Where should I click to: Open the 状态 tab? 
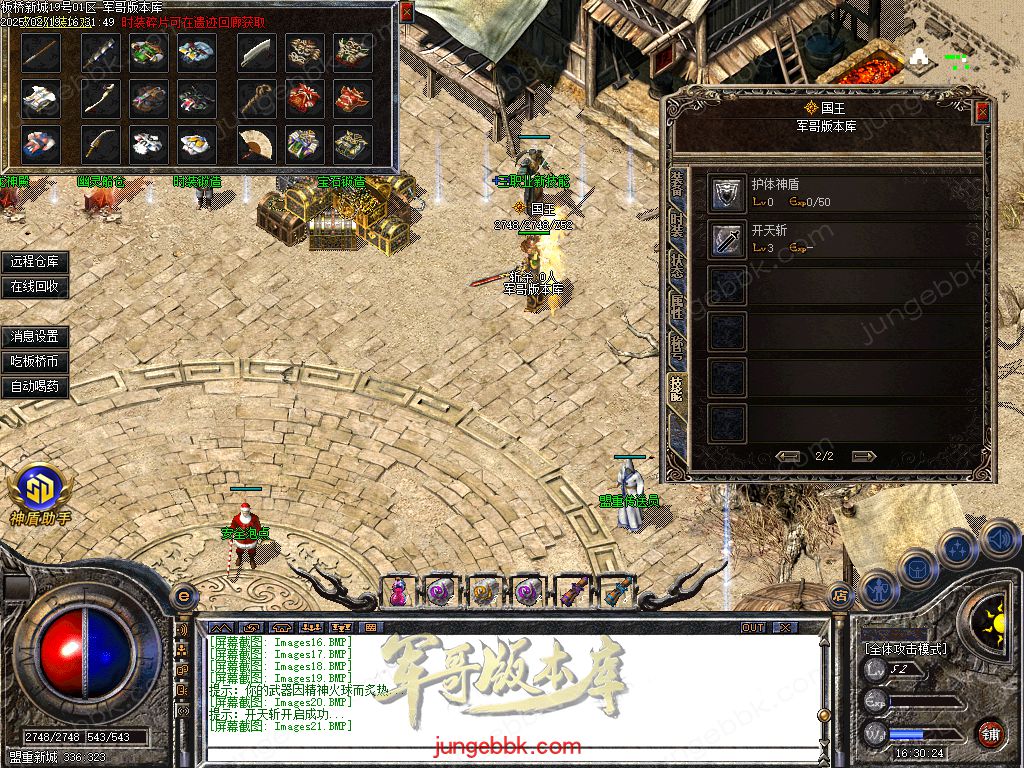(677, 264)
